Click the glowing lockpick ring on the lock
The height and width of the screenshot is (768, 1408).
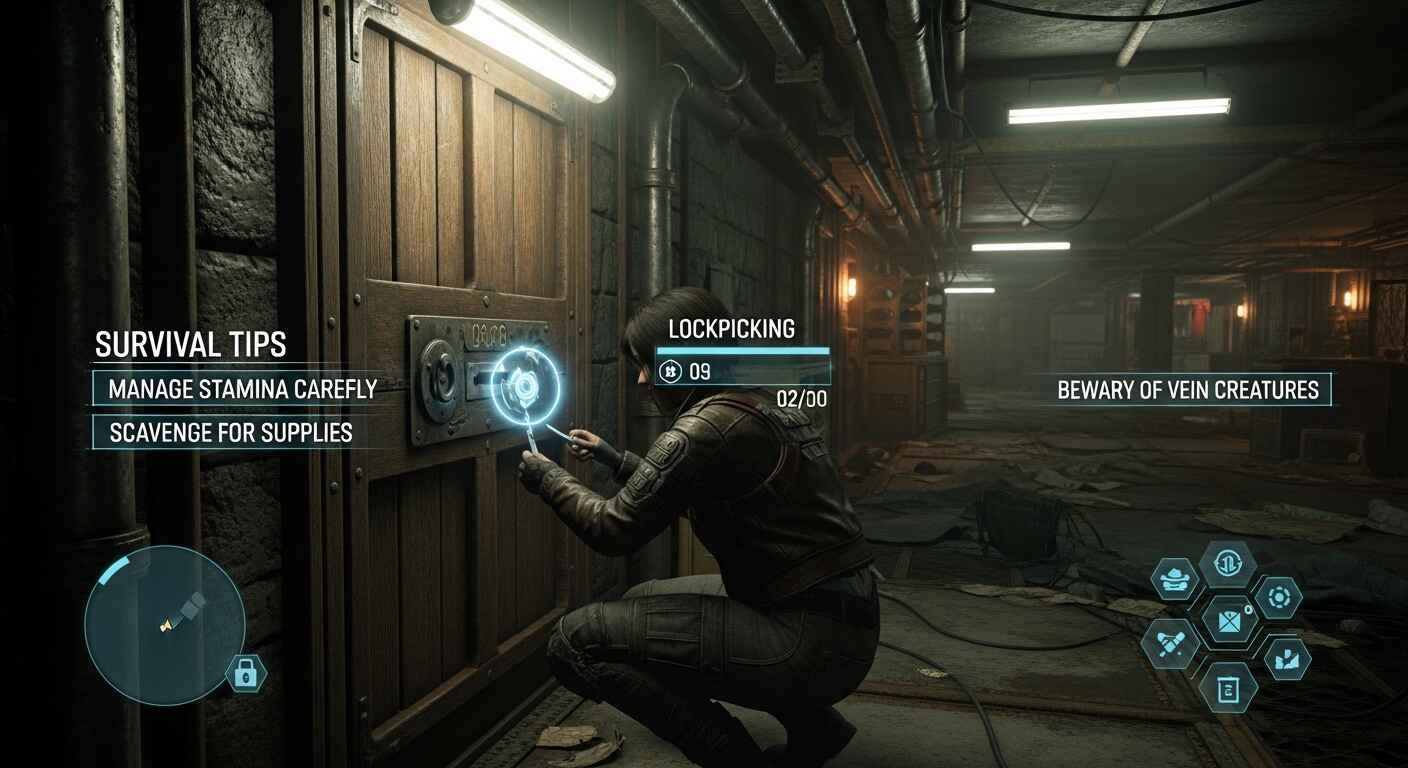522,385
